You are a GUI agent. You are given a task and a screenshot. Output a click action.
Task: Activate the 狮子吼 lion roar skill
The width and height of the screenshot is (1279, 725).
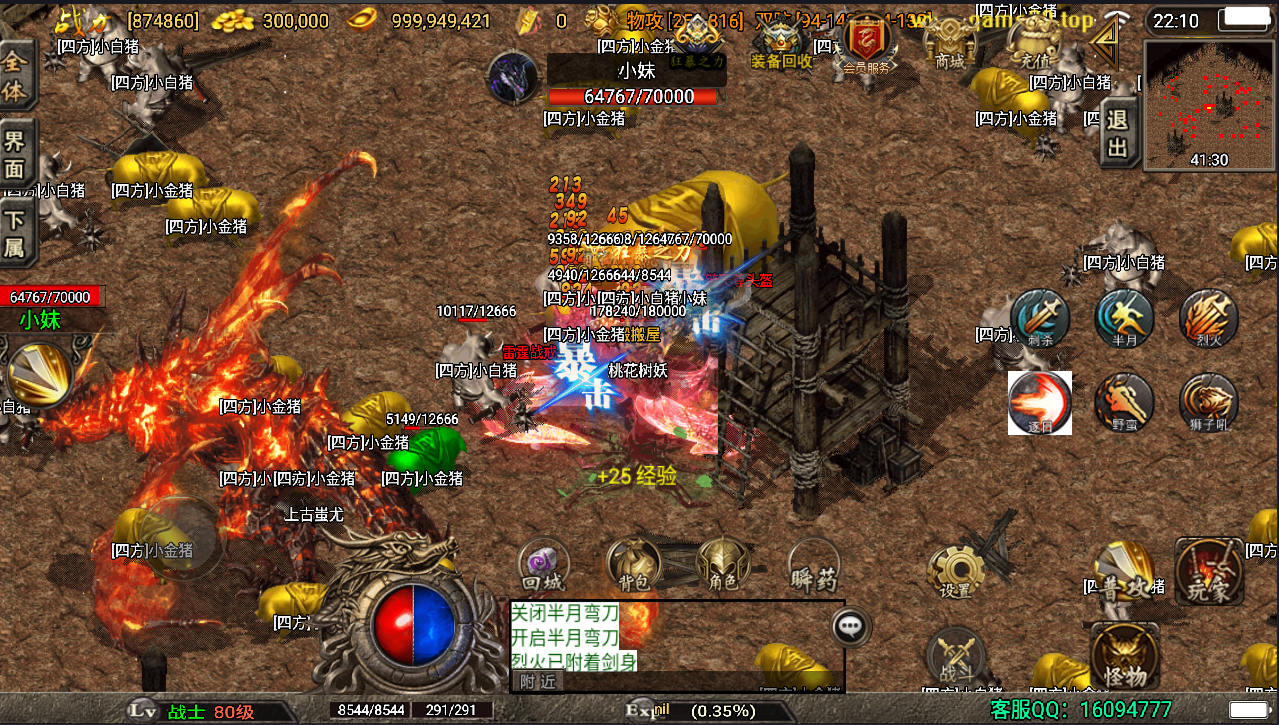tap(1208, 403)
